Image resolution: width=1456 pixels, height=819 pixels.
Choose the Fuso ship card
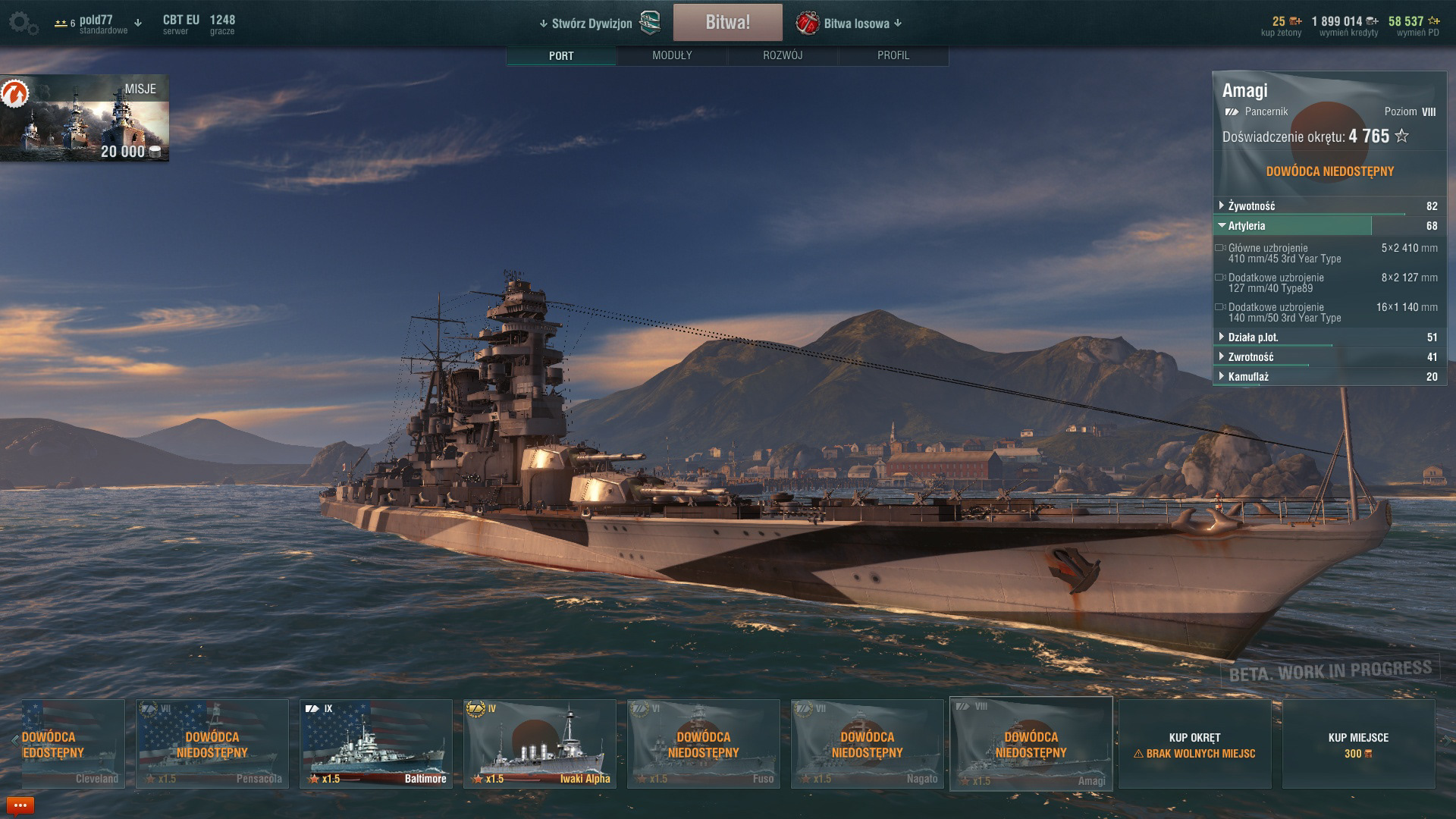(x=704, y=744)
